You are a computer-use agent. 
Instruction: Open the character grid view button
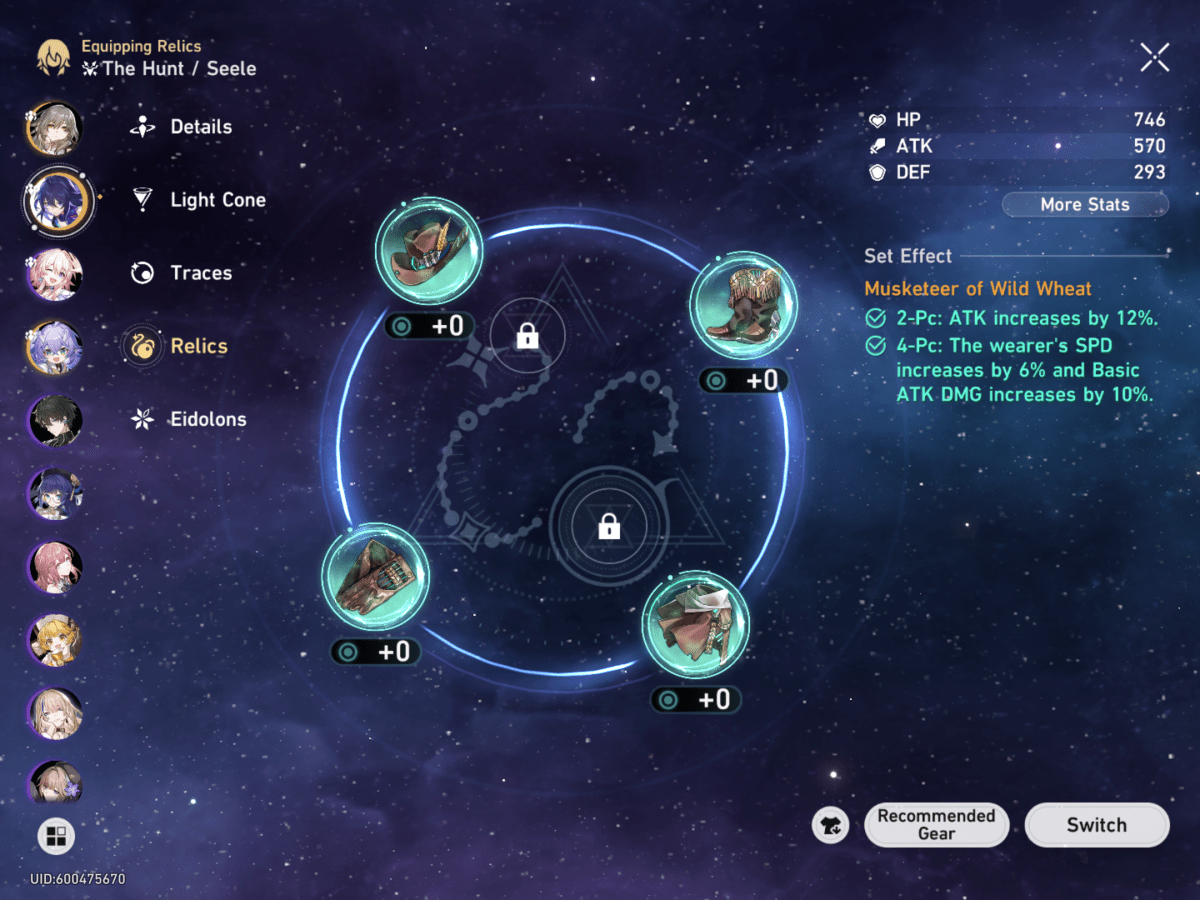56,836
